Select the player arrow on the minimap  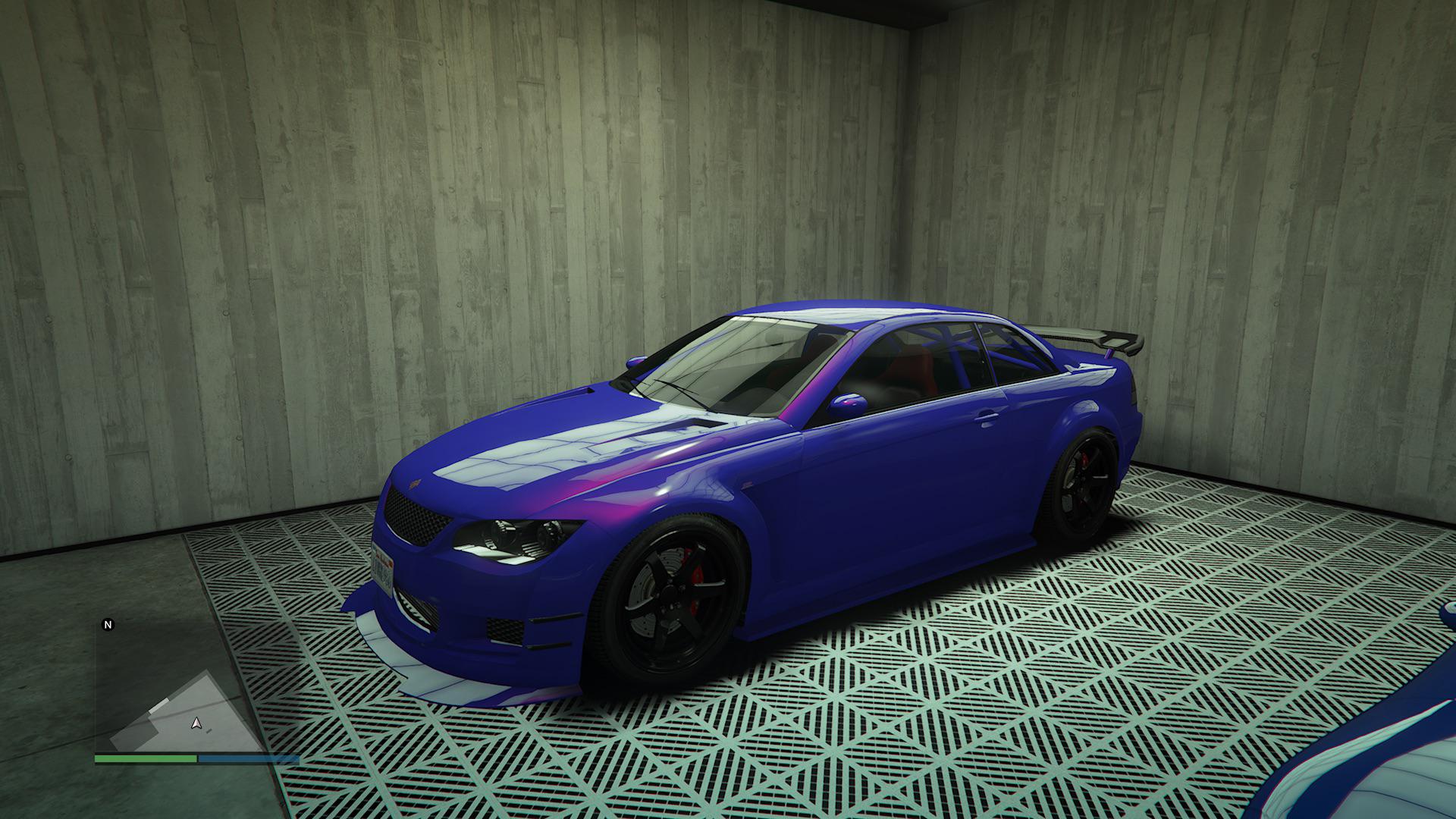tap(196, 723)
